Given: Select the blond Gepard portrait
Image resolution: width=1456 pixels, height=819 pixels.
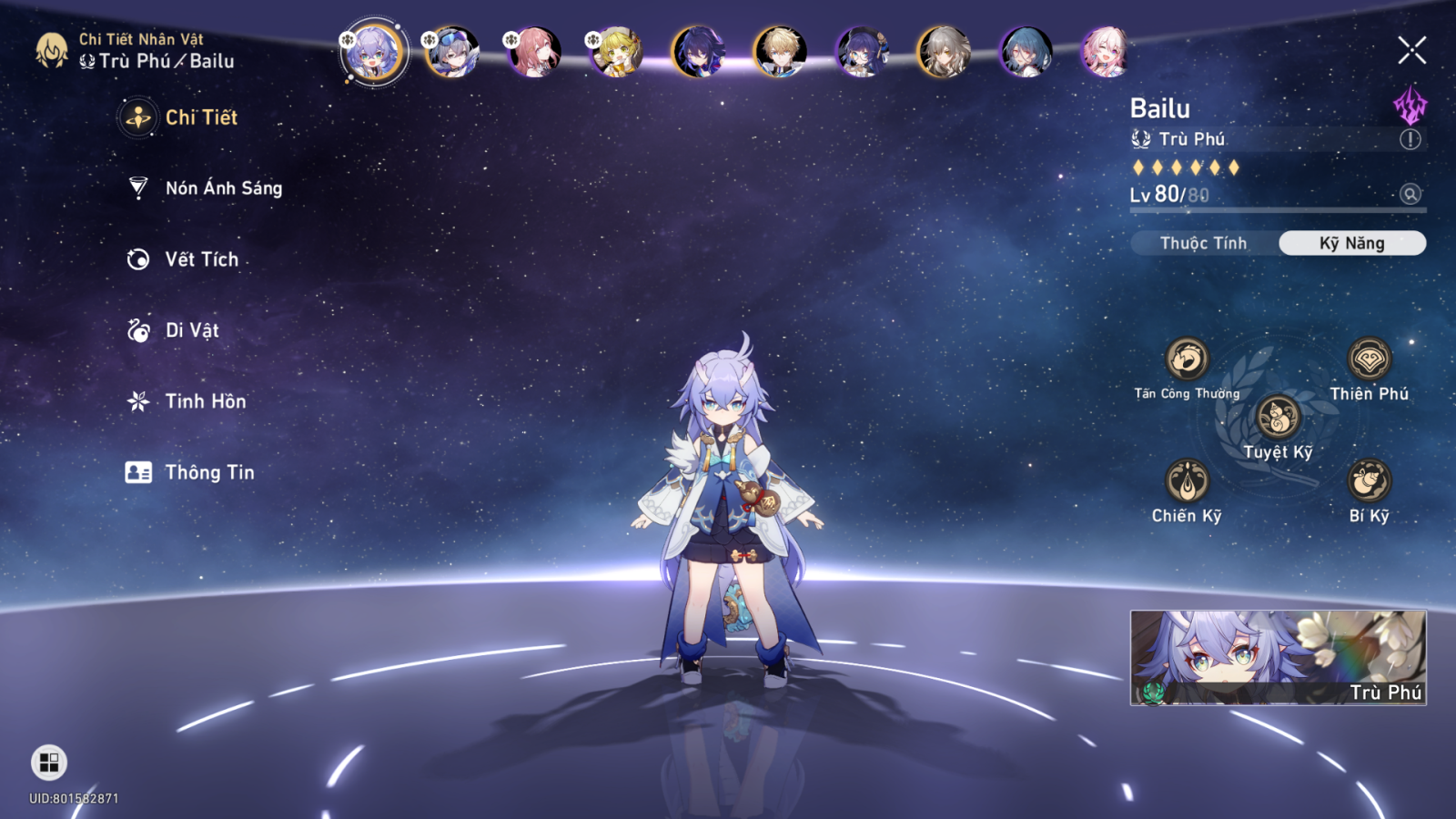Looking at the screenshot, I should 780,52.
